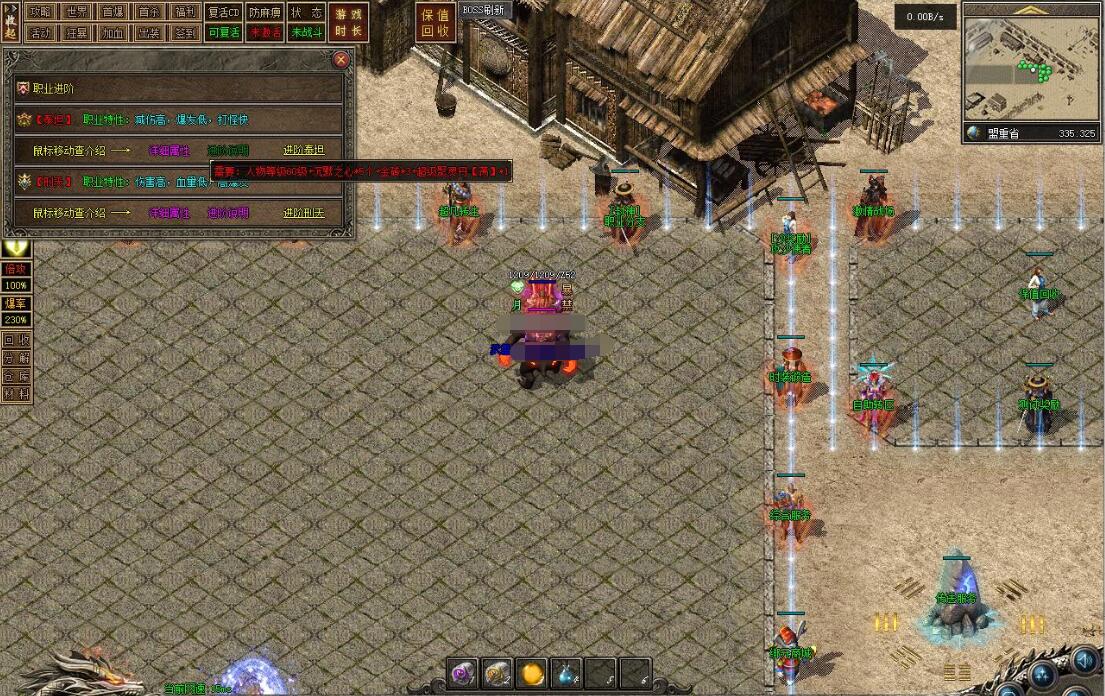Open the 仓库 warehouse side button
The height and width of the screenshot is (696, 1105).
[16, 376]
